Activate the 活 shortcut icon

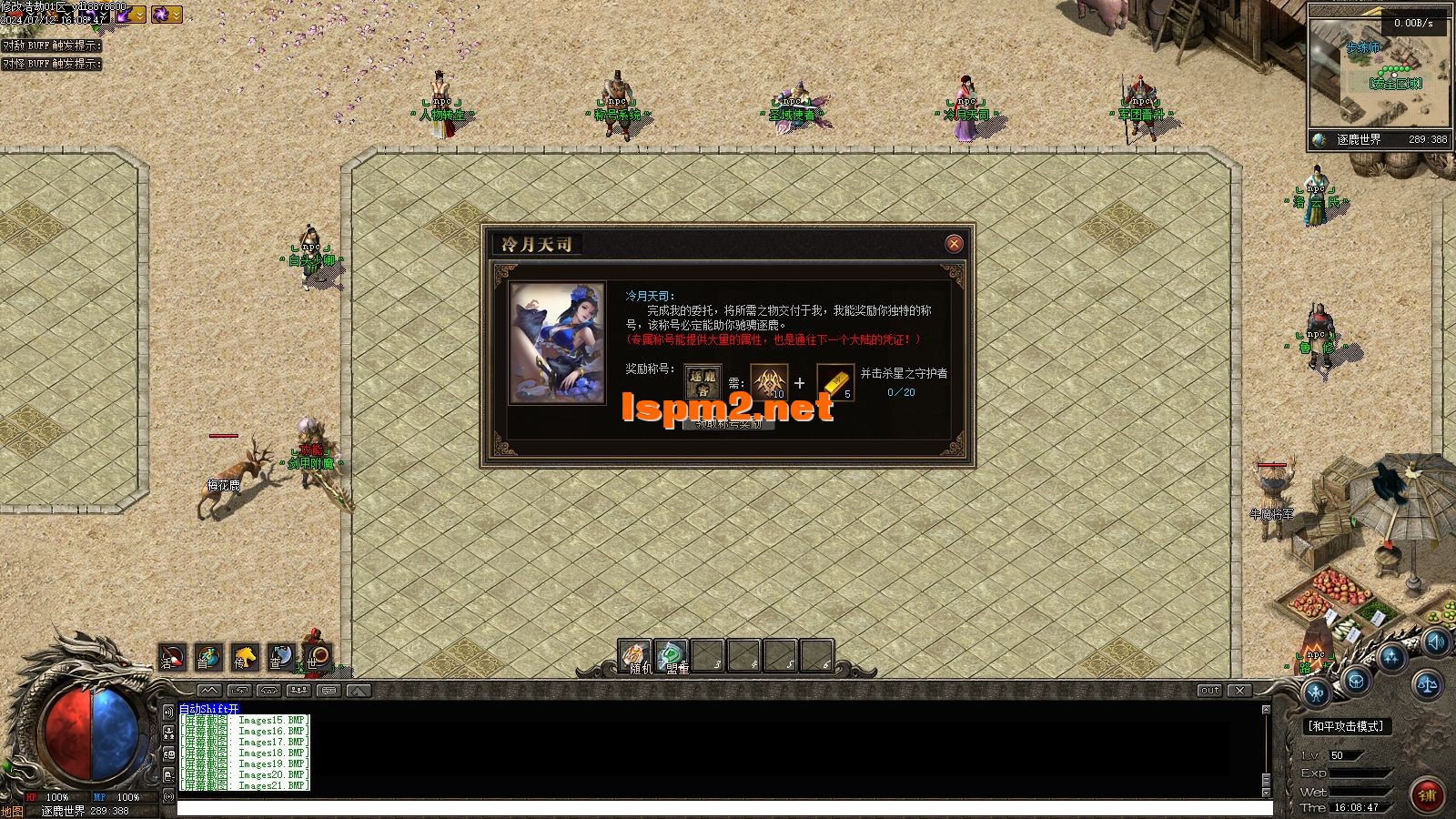(x=172, y=657)
